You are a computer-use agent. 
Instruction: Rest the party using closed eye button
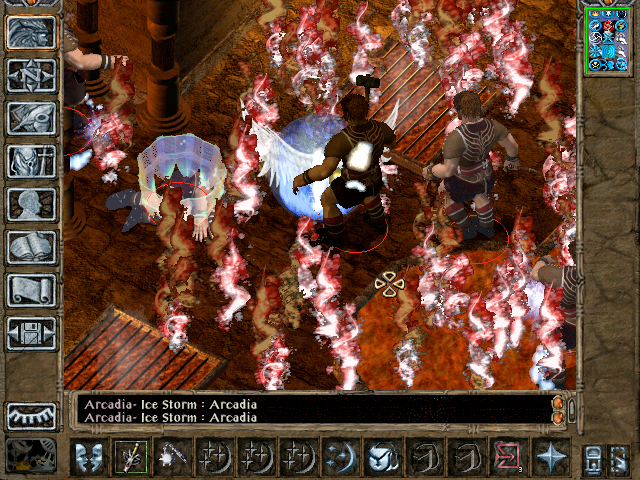pyautogui.click(x=30, y=415)
